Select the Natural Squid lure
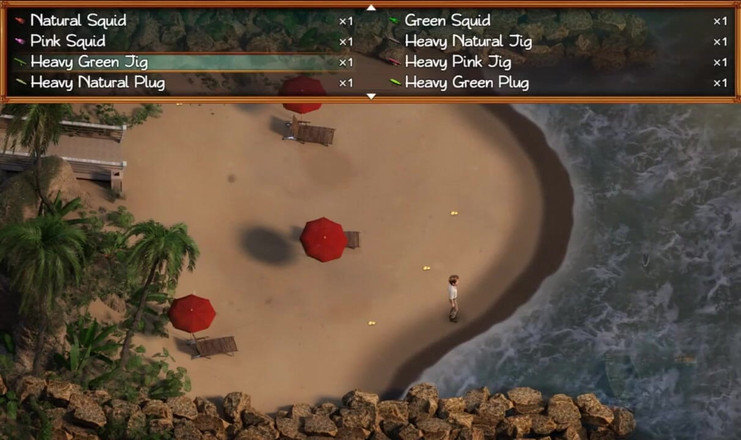 coord(78,20)
